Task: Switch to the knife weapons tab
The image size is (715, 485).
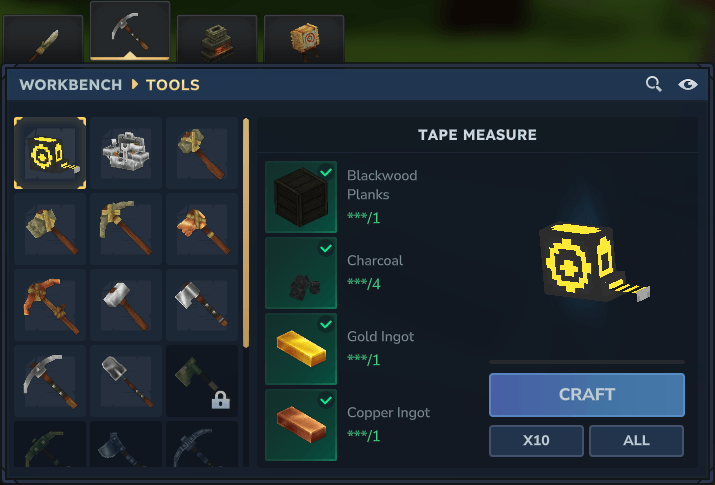Action: pyautogui.click(x=41, y=41)
